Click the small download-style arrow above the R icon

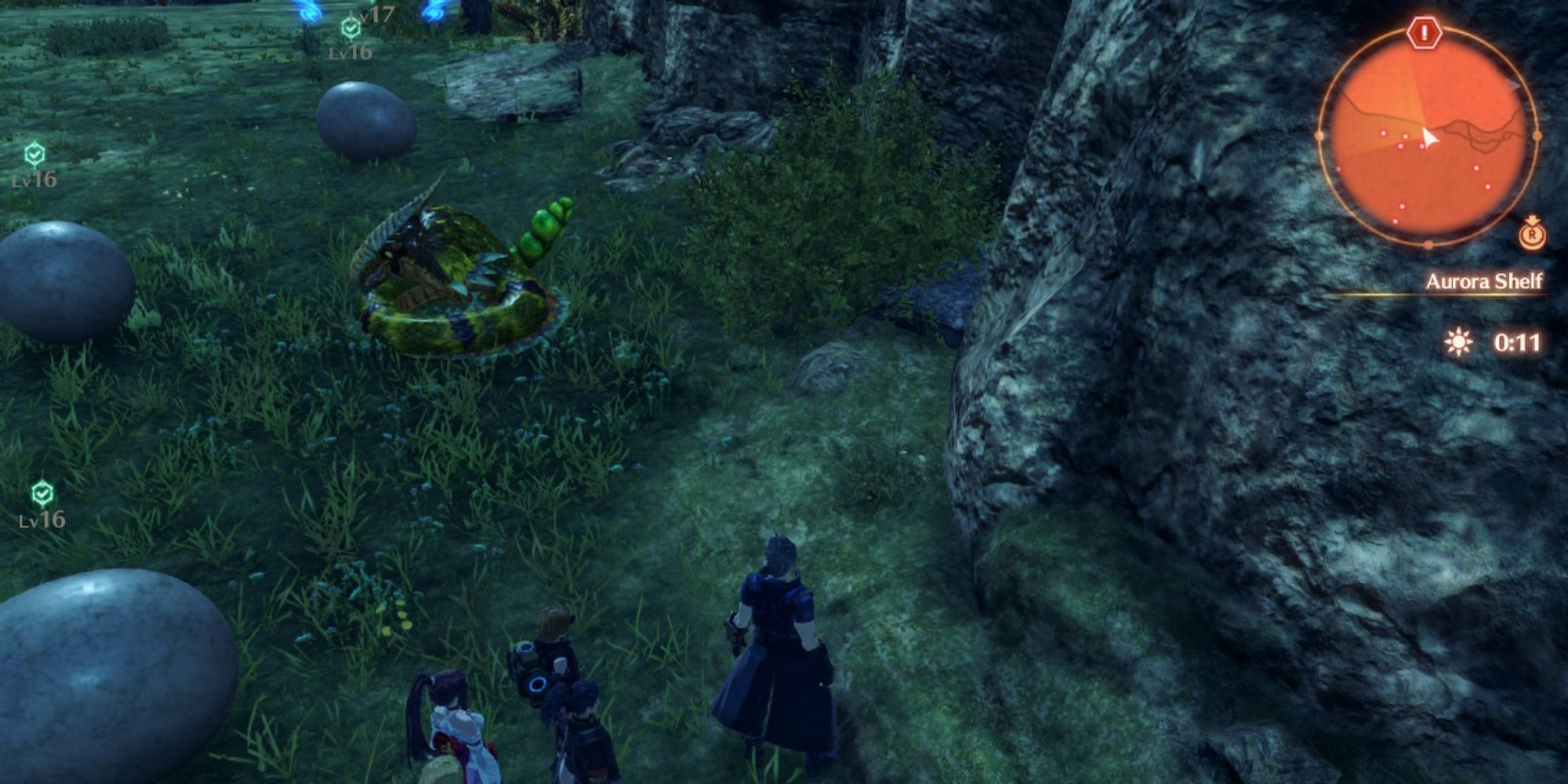[x=1534, y=220]
